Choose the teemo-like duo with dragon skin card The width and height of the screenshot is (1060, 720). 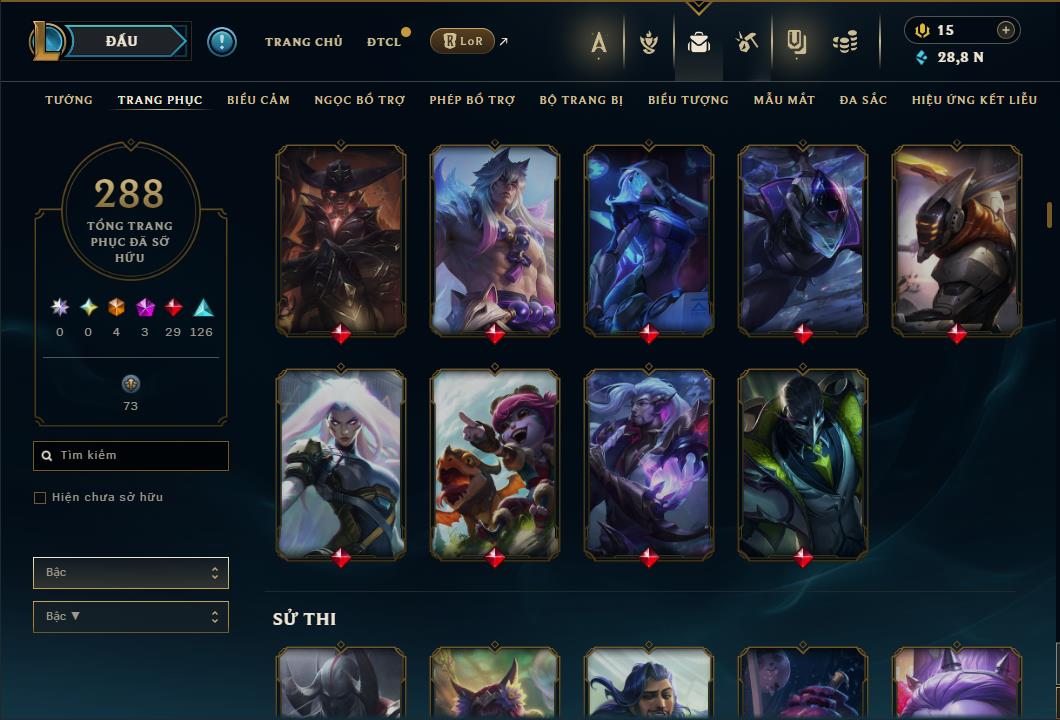[495, 463]
